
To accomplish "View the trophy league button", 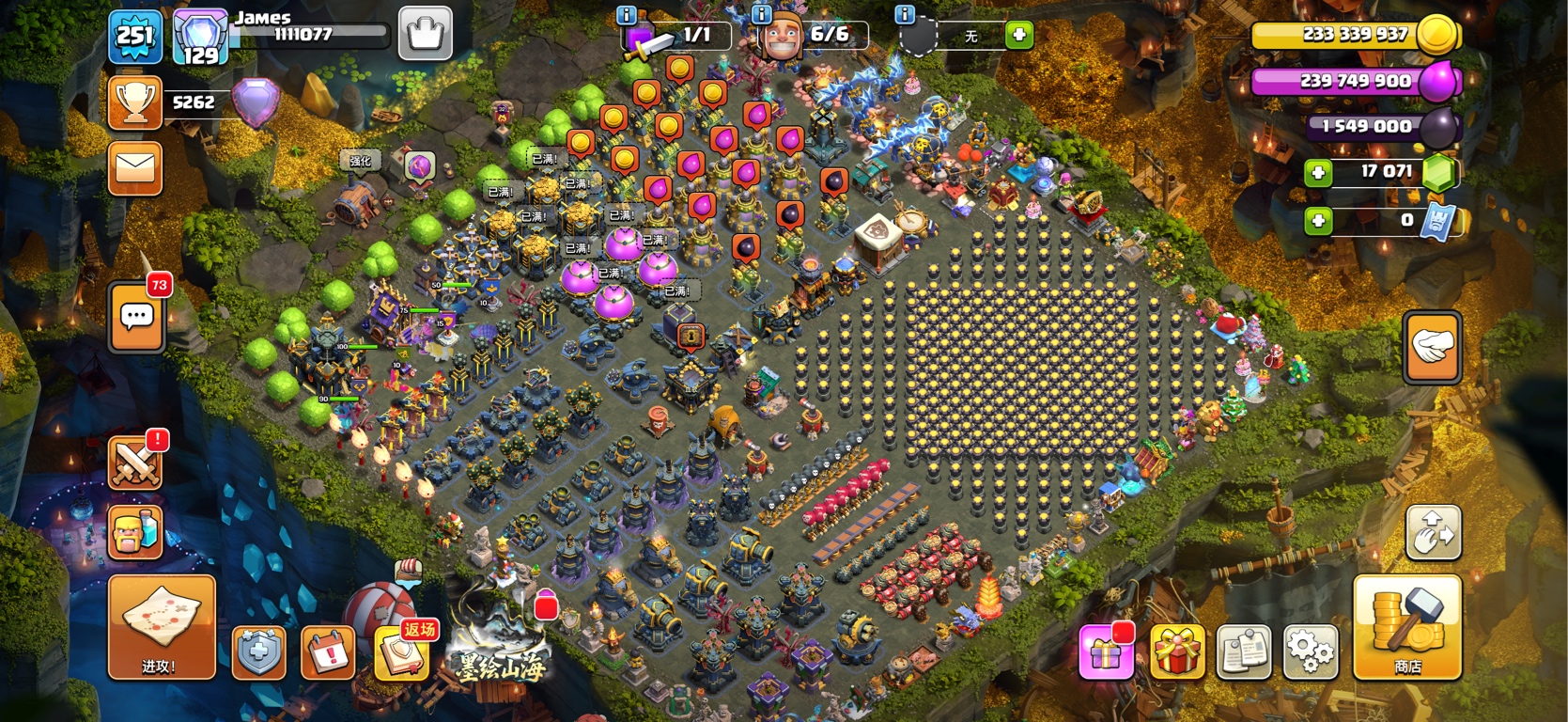I will point(135,102).
